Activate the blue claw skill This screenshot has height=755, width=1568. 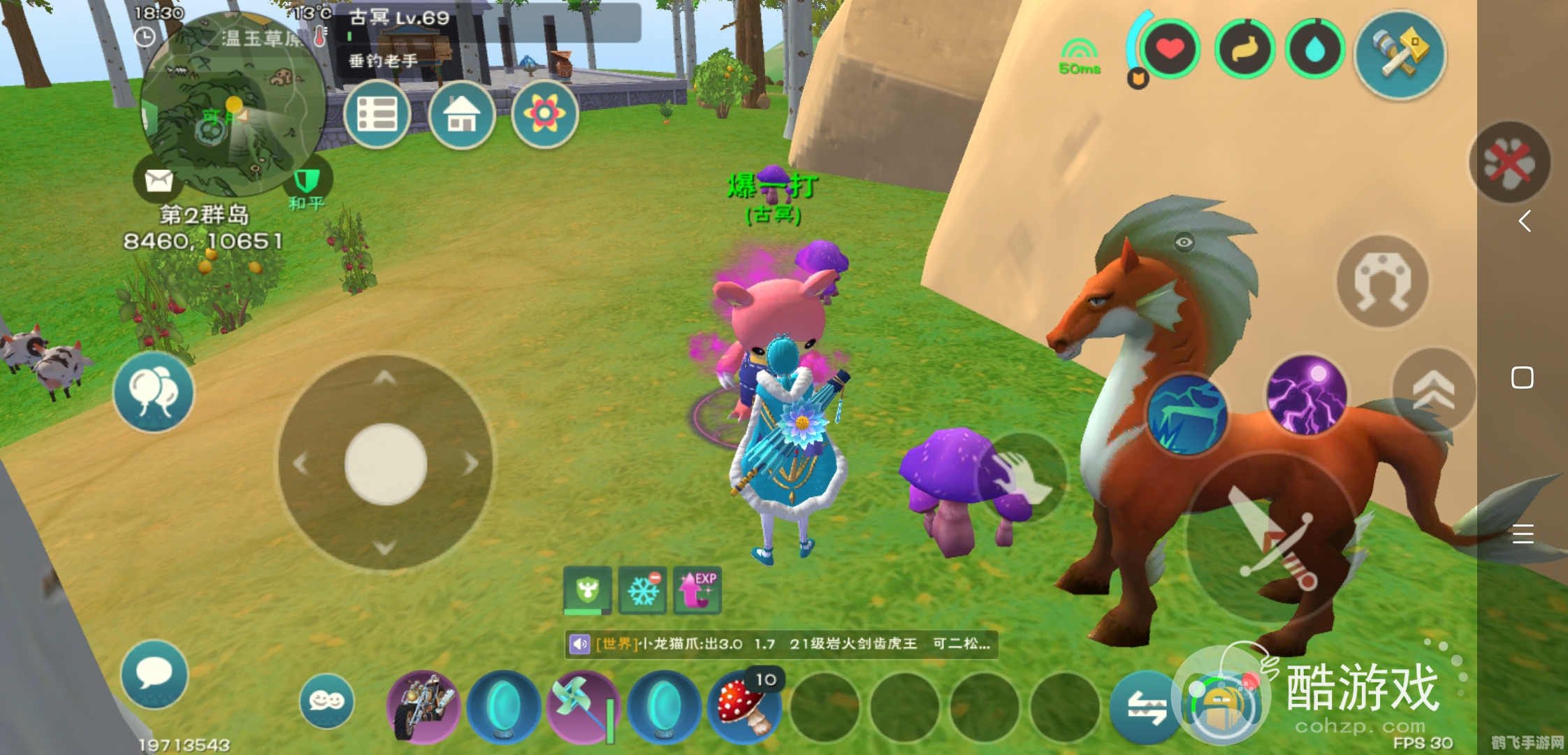point(1188,414)
